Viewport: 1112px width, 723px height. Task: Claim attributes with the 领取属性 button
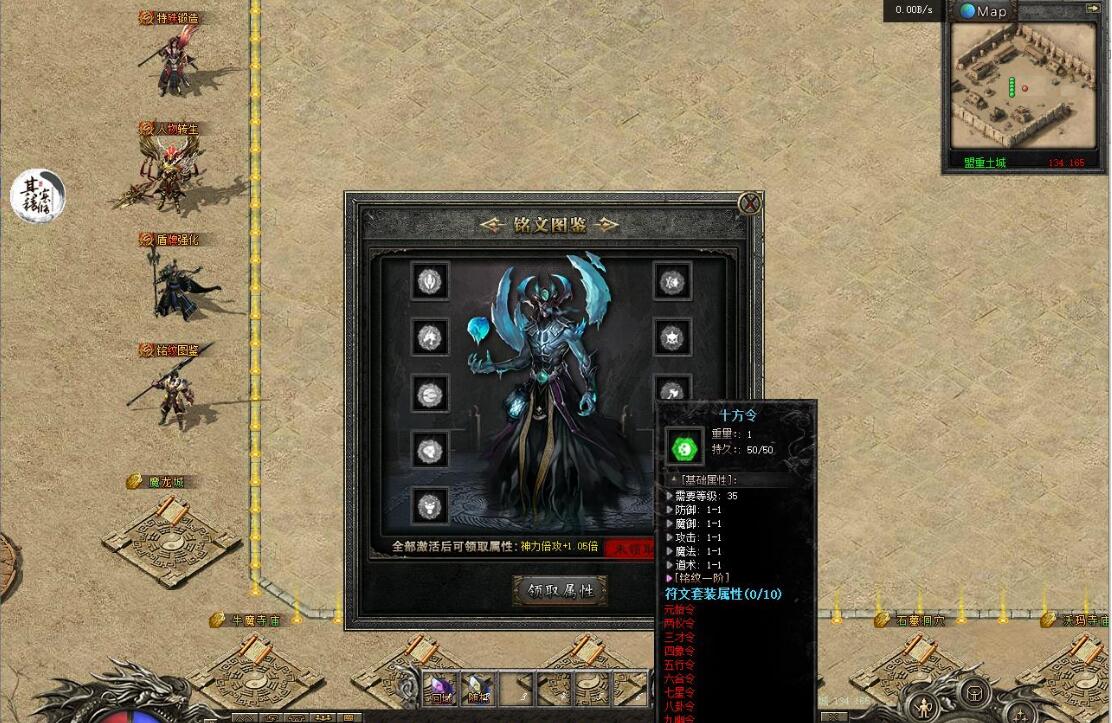560,590
